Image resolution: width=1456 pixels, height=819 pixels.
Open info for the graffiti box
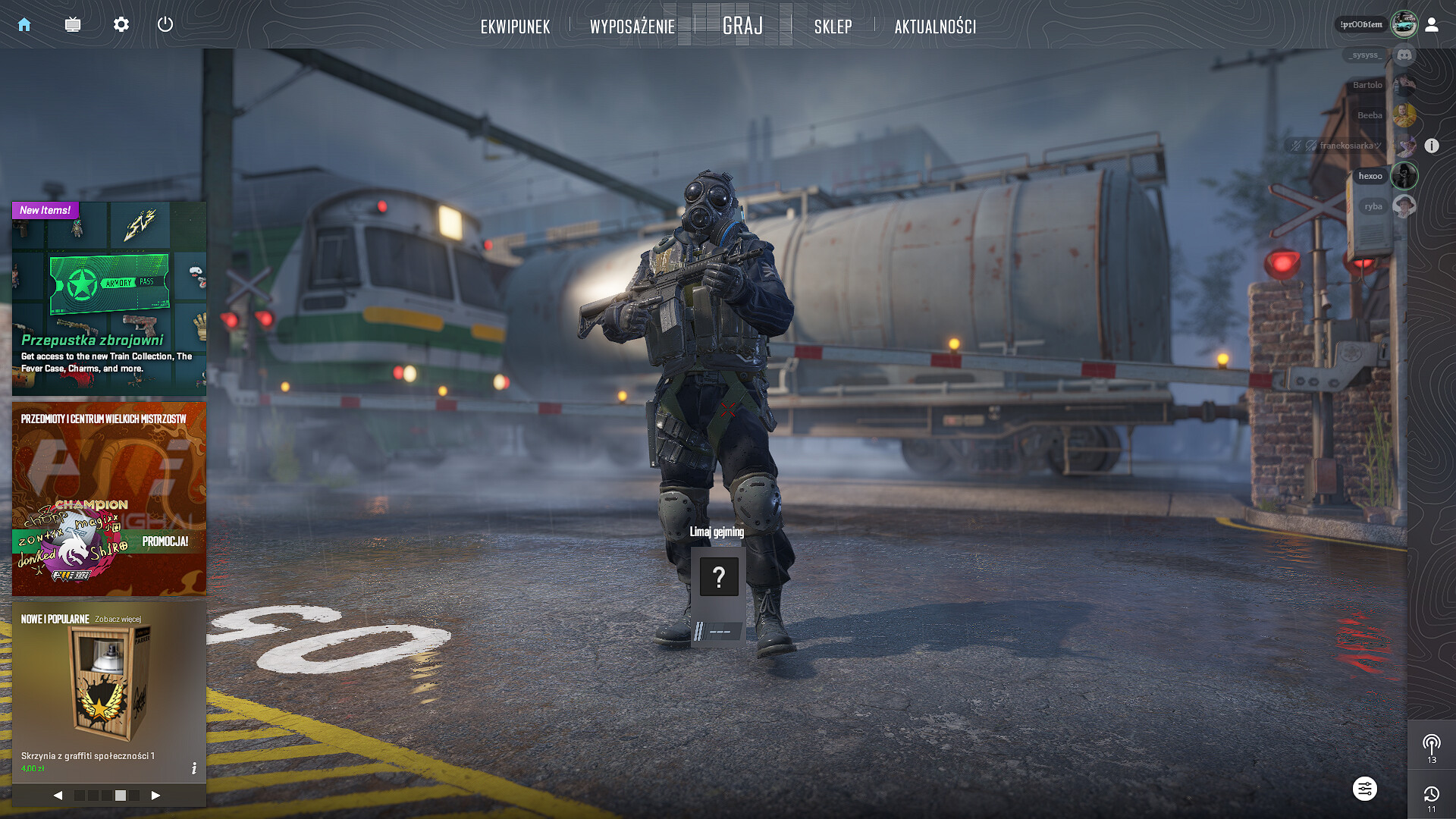[194, 768]
